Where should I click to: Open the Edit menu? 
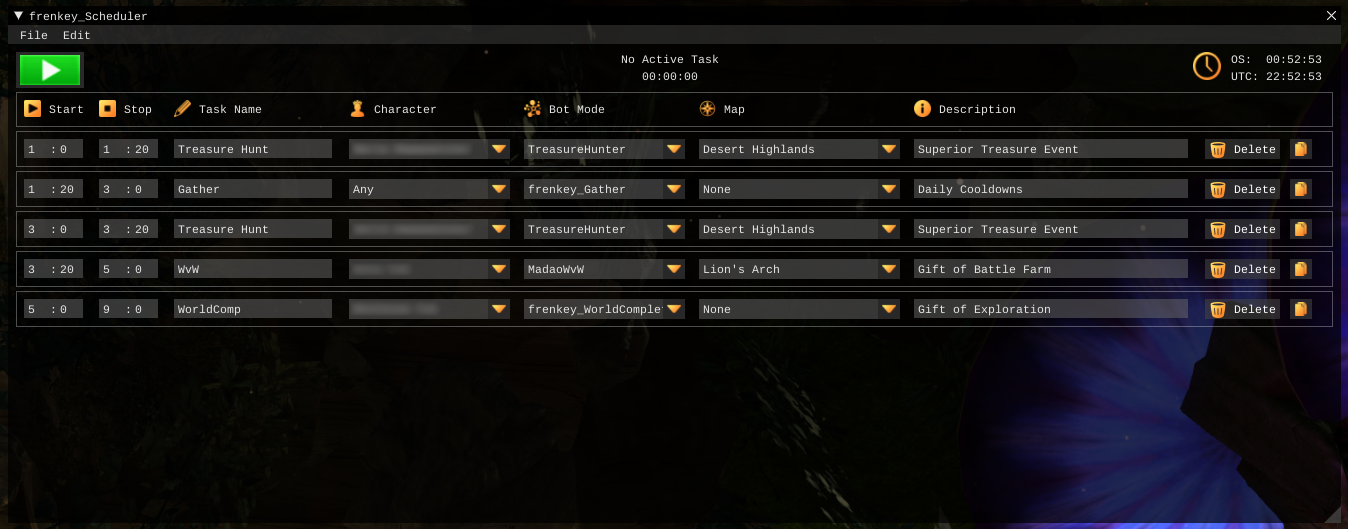[x=76, y=36]
